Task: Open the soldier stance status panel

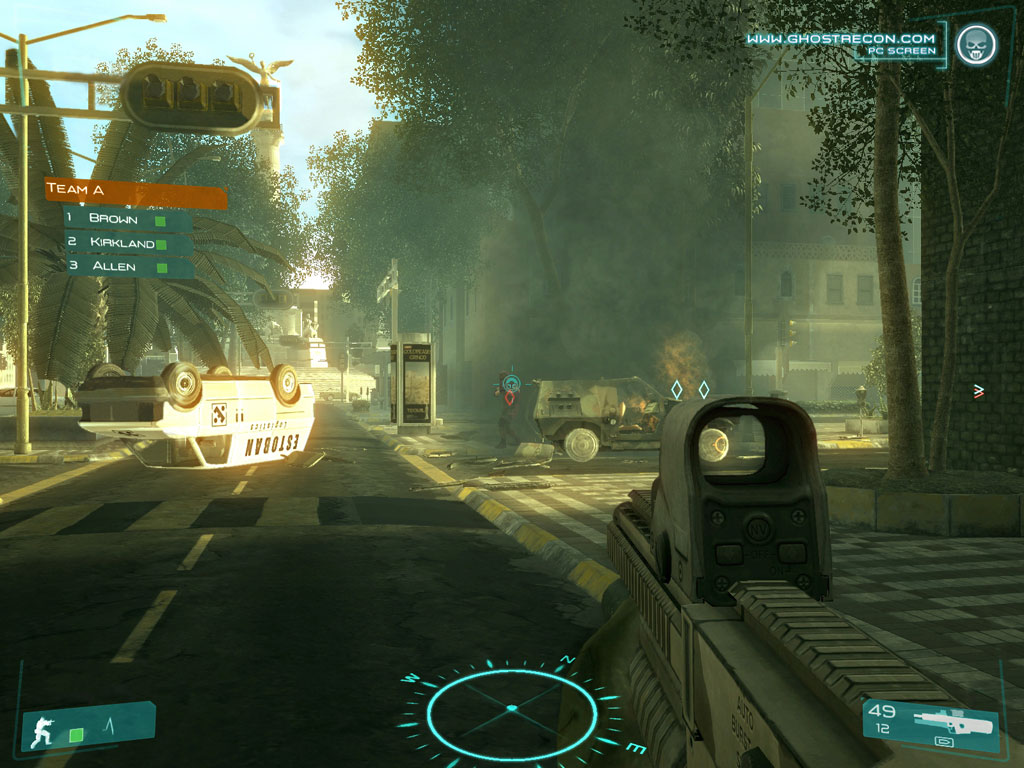Action: point(88,728)
